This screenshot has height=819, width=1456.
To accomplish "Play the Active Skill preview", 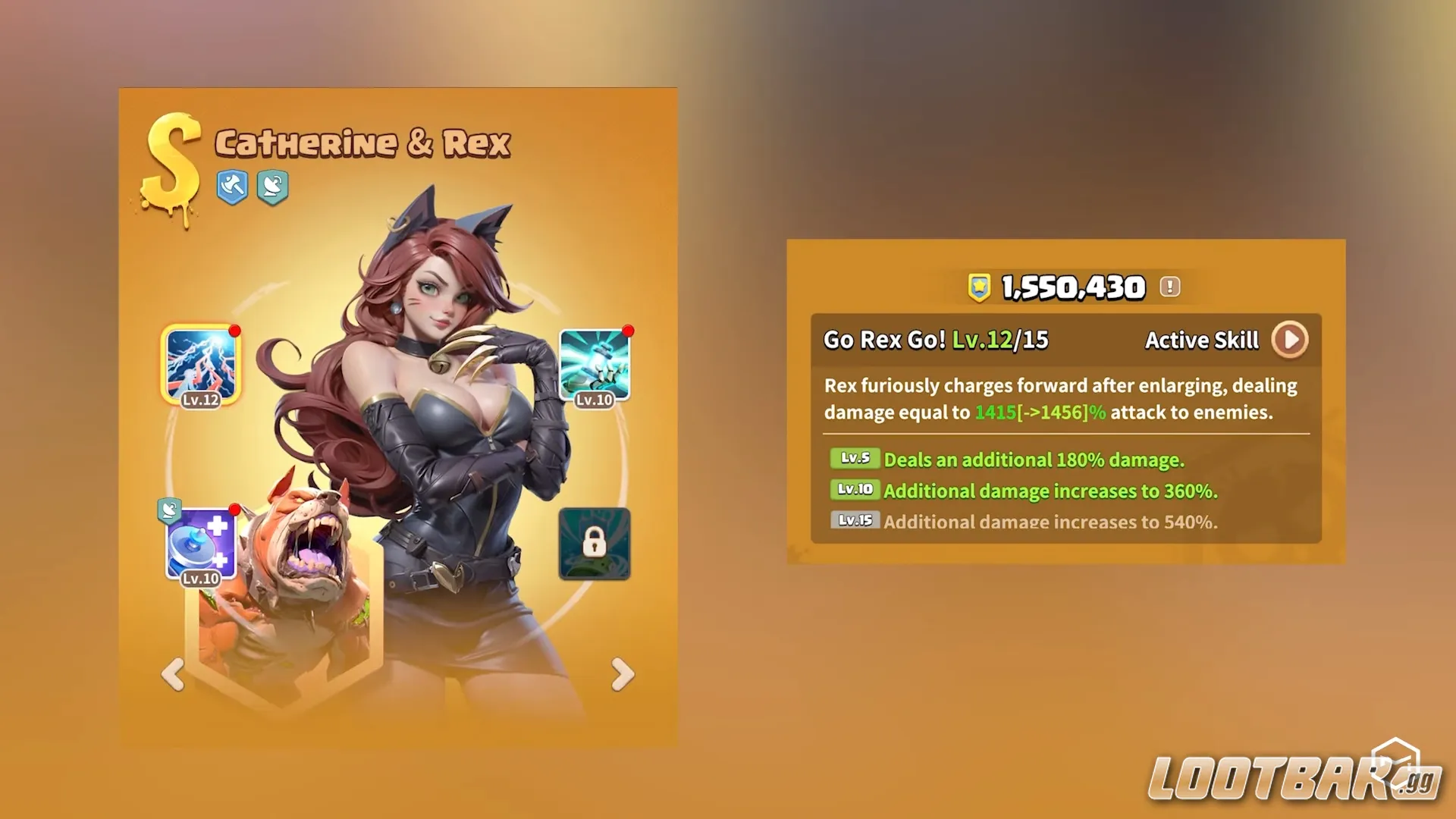I will (1291, 340).
